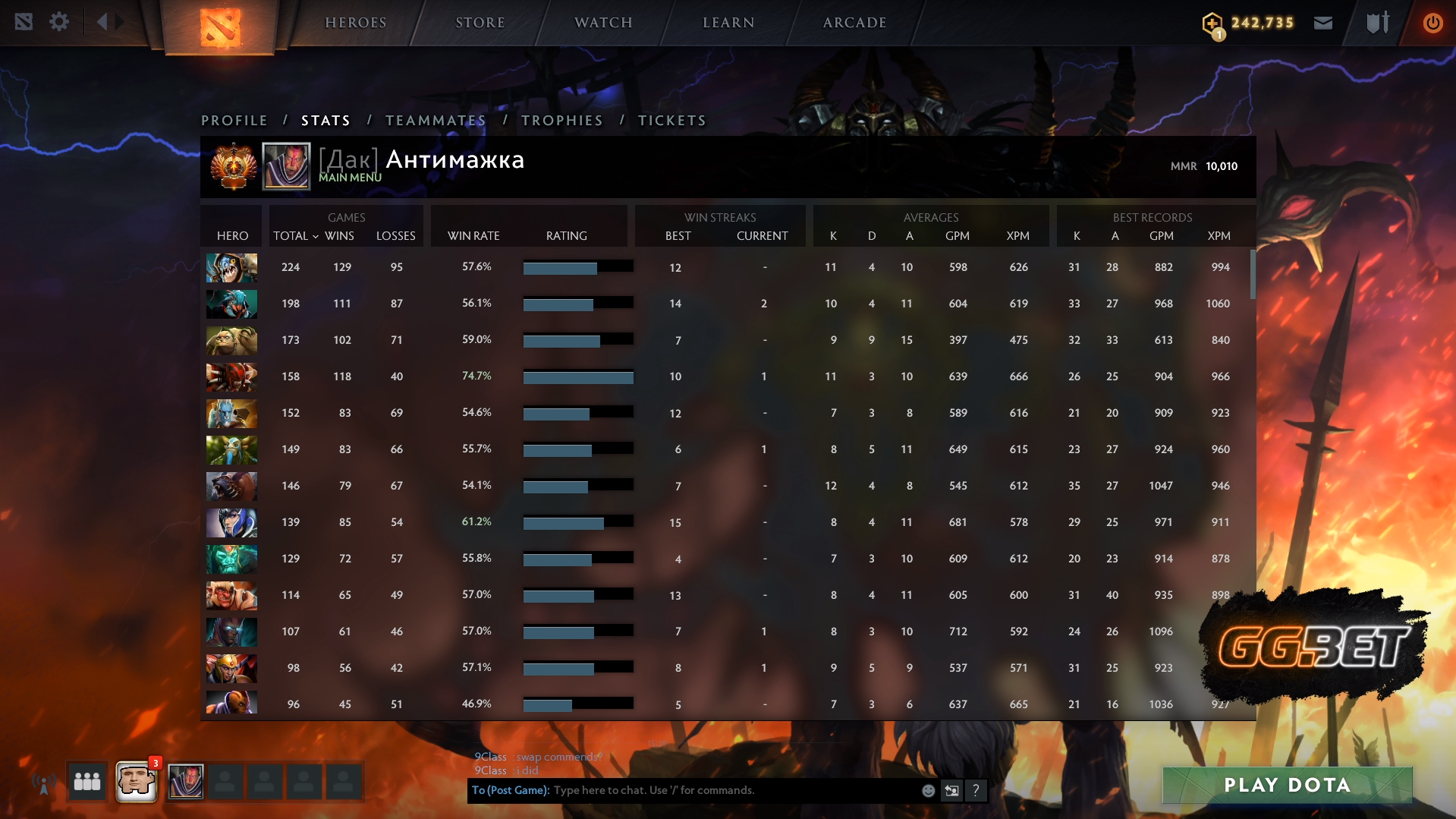
Task: Click the friends list icon
Action: click(86, 781)
